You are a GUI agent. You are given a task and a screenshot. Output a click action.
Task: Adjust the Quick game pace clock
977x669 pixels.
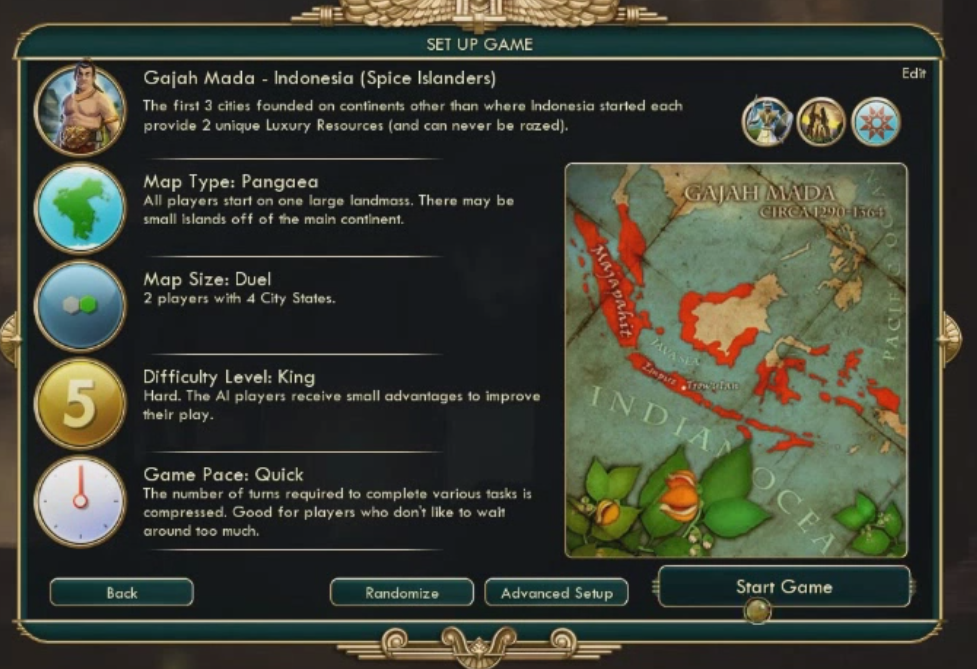[x=80, y=501]
